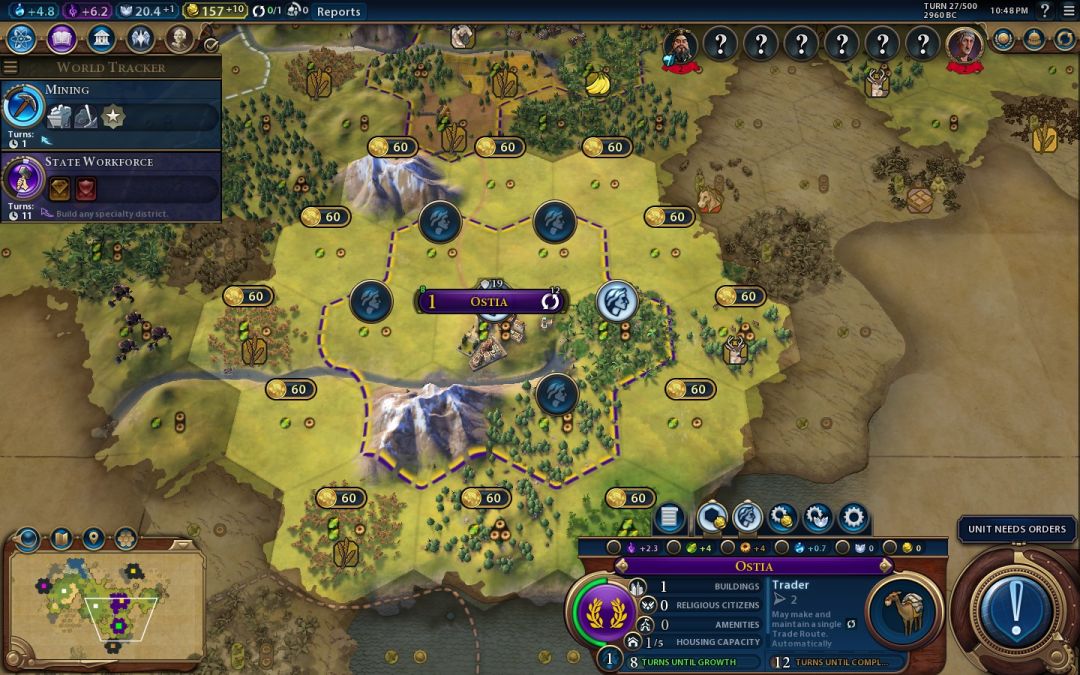
Task: Toggle the purchase tile mode
Action: pyautogui.click(x=711, y=518)
